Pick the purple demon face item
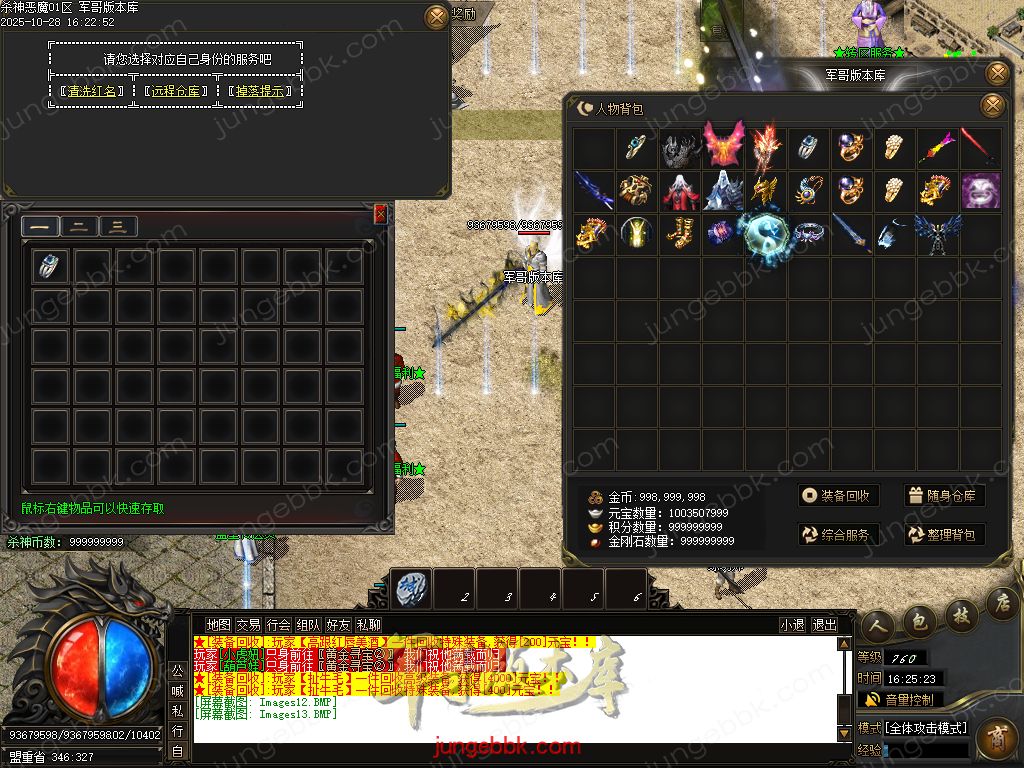Viewport: 1024px width, 768px height. click(x=980, y=190)
